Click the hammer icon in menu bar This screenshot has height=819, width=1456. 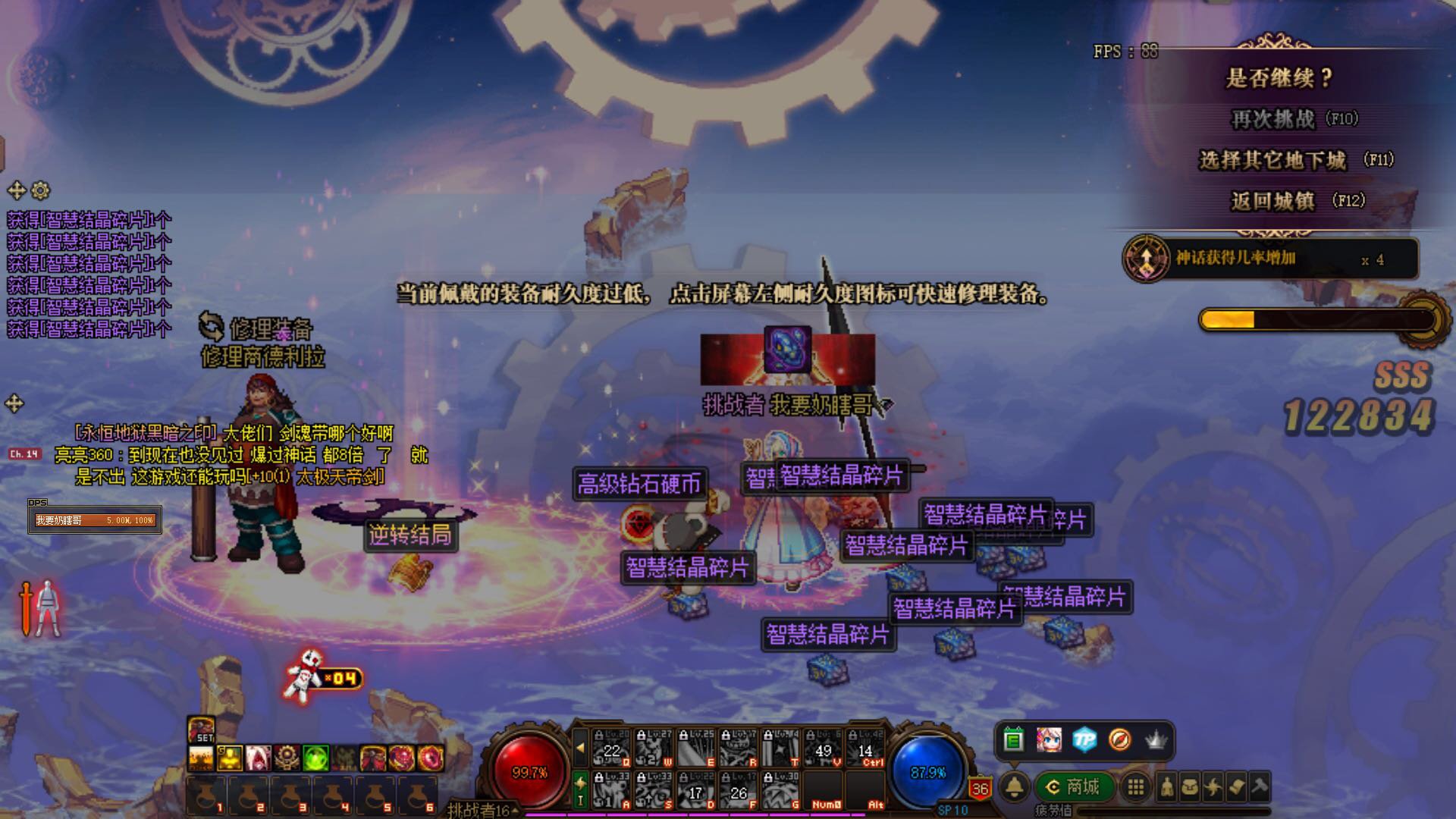[x=1260, y=787]
